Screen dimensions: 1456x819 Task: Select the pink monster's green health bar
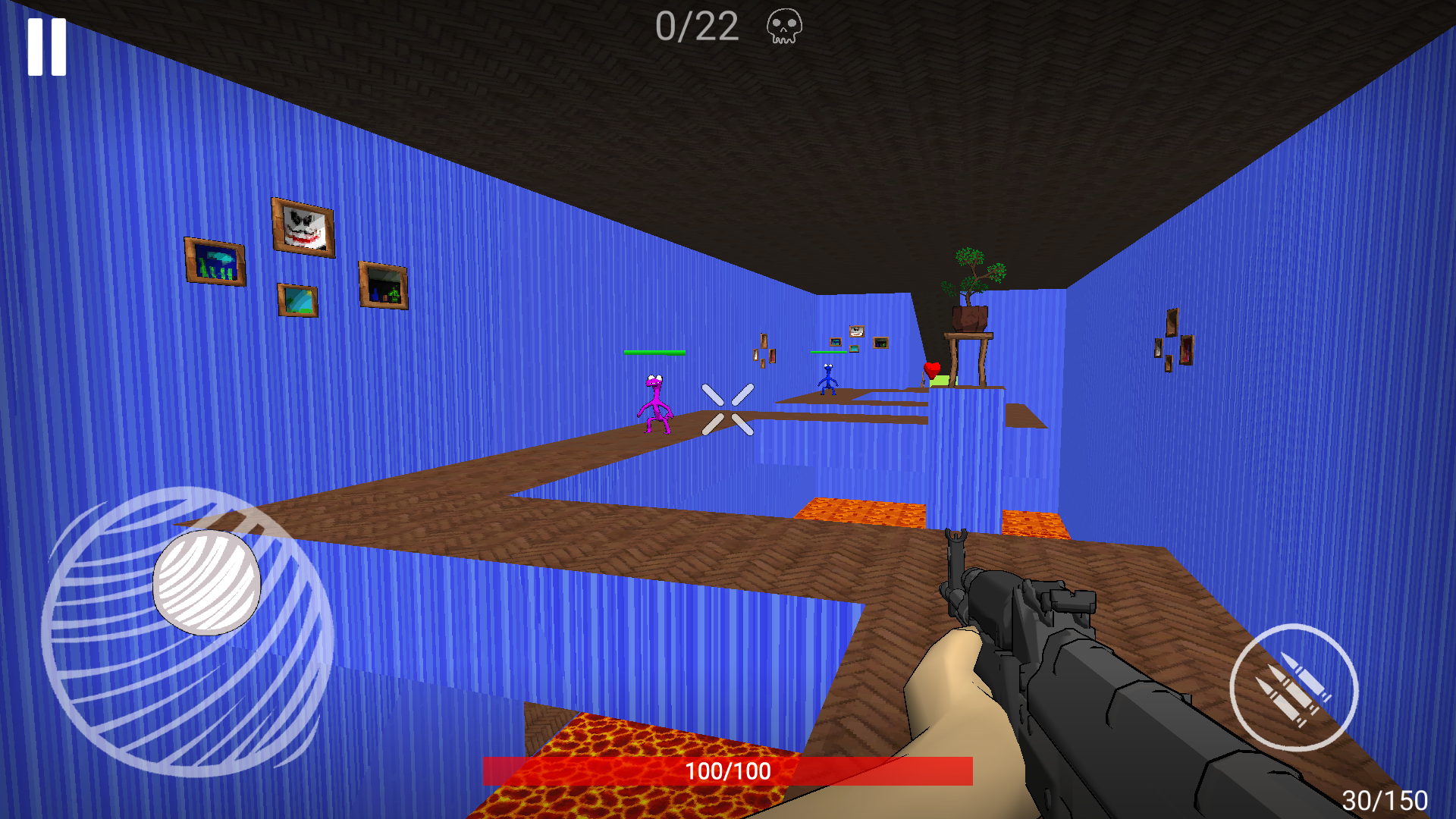tap(655, 353)
